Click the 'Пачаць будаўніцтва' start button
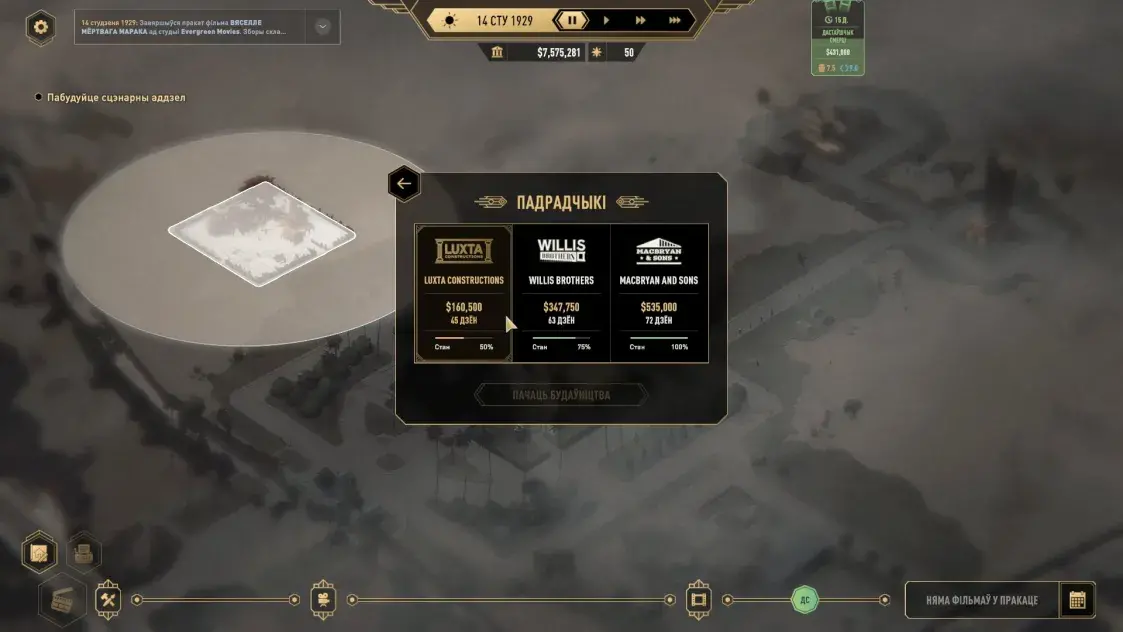1123x632 pixels. 561,395
